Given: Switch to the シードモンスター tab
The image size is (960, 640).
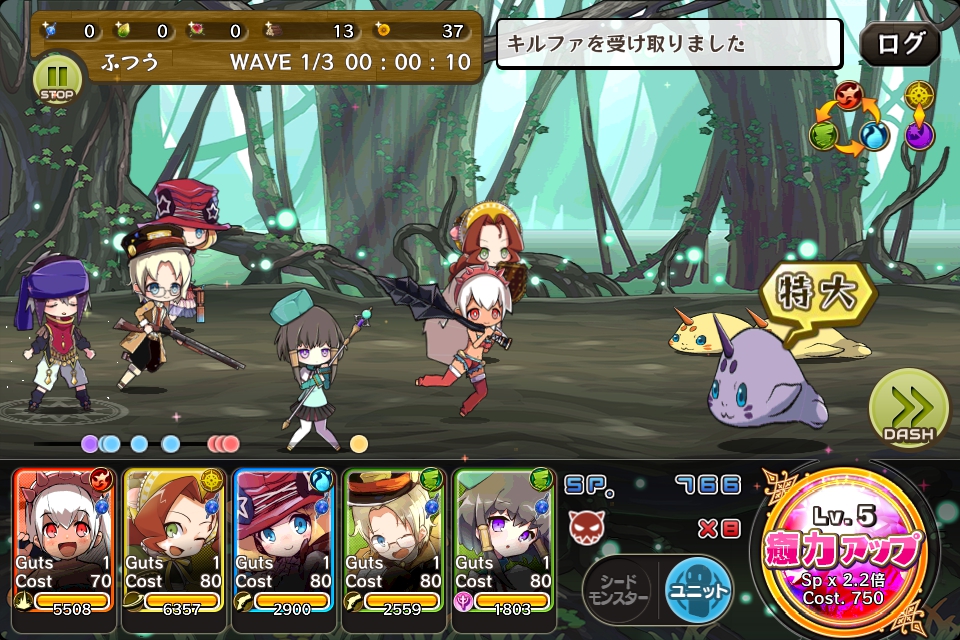Looking at the screenshot, I should (x=619, y=588).
